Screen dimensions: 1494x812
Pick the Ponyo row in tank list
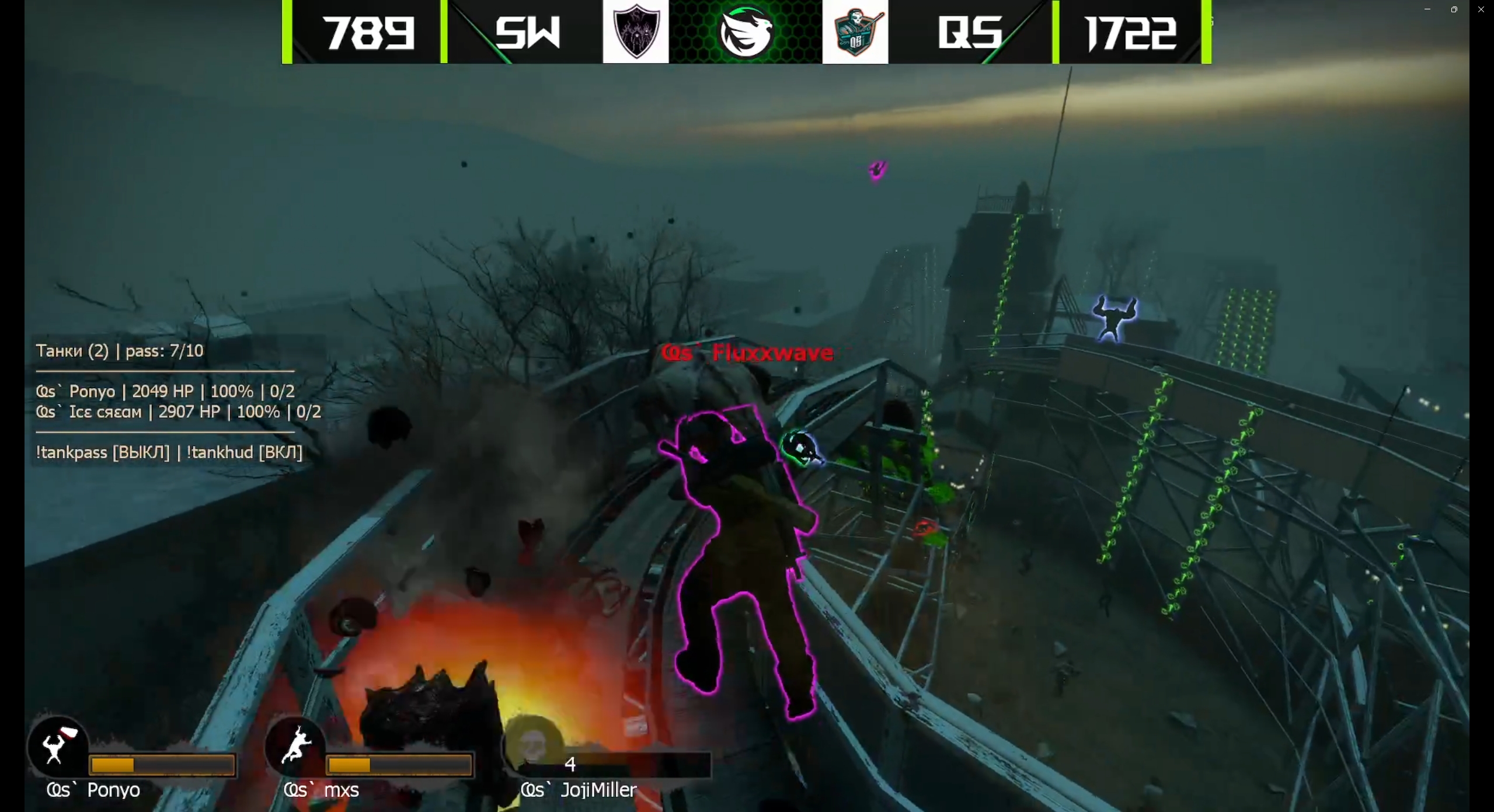pos(165,391)
